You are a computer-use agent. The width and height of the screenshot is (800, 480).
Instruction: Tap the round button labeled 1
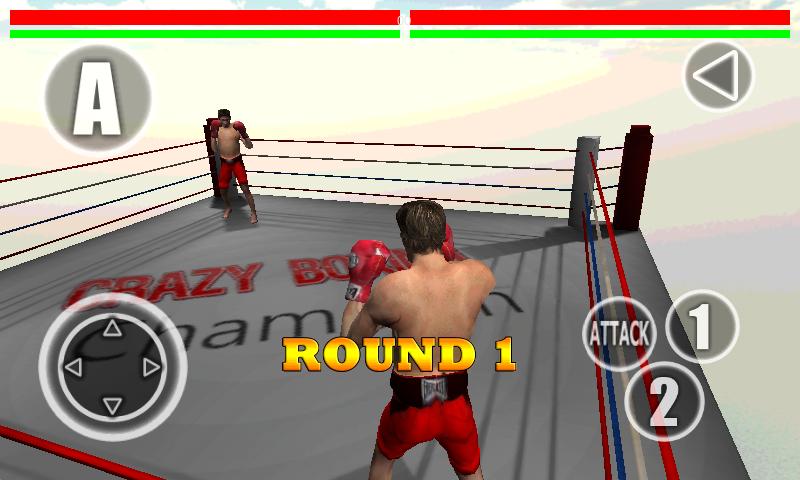pos(701,325)
